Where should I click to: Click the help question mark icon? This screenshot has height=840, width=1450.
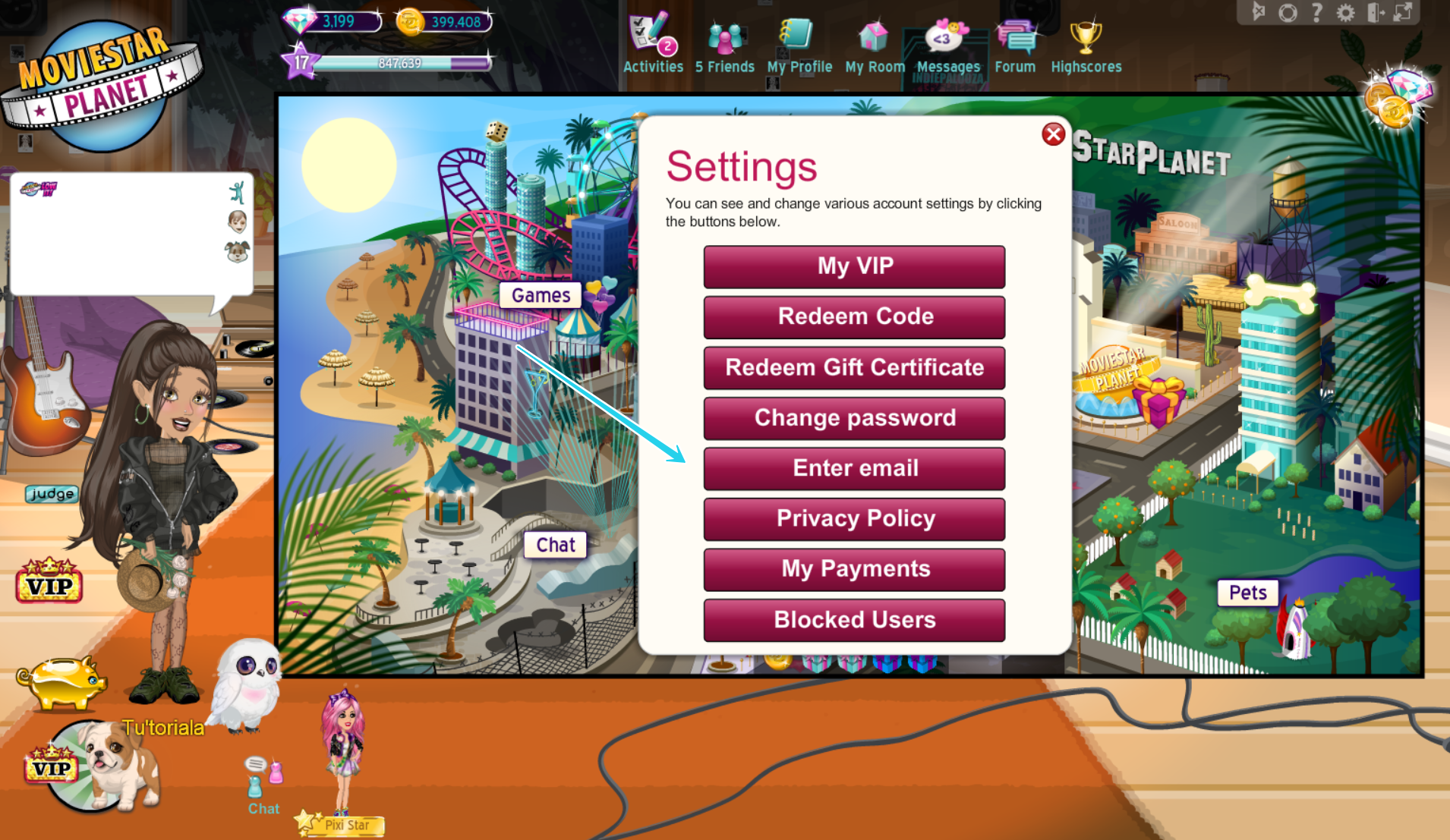[1316, 12]
